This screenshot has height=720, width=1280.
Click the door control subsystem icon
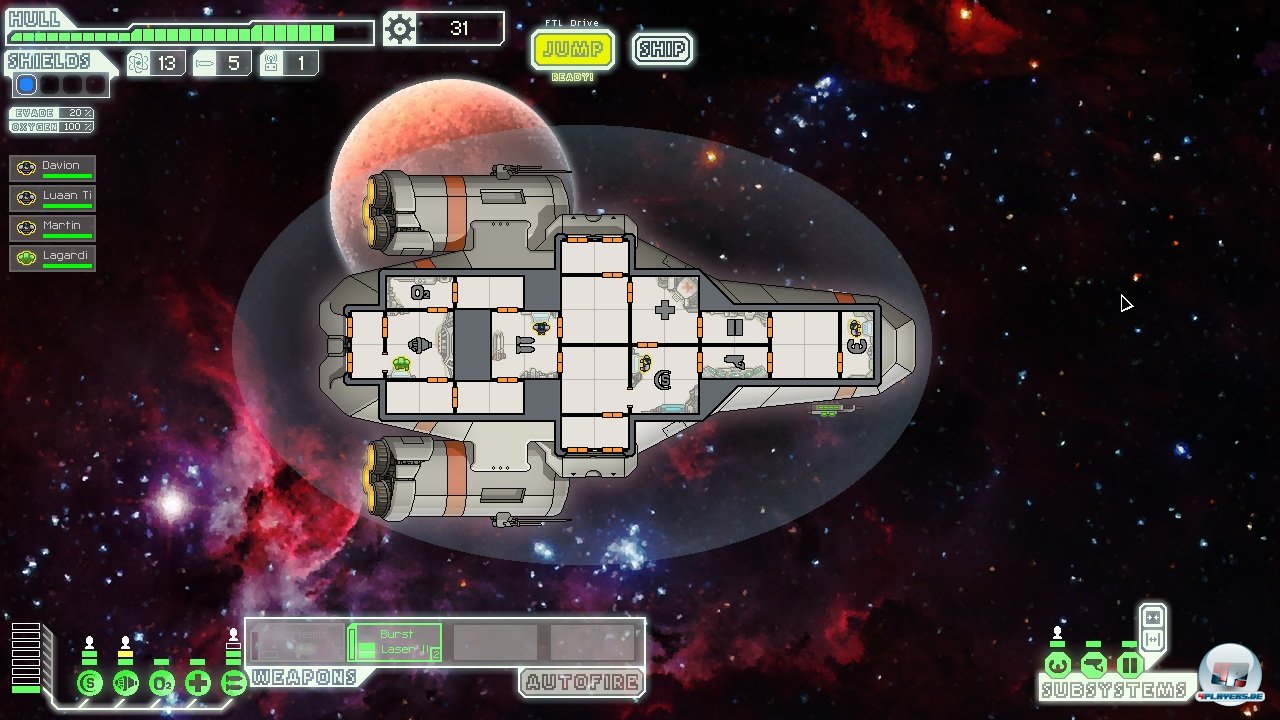coord(1129,665)
